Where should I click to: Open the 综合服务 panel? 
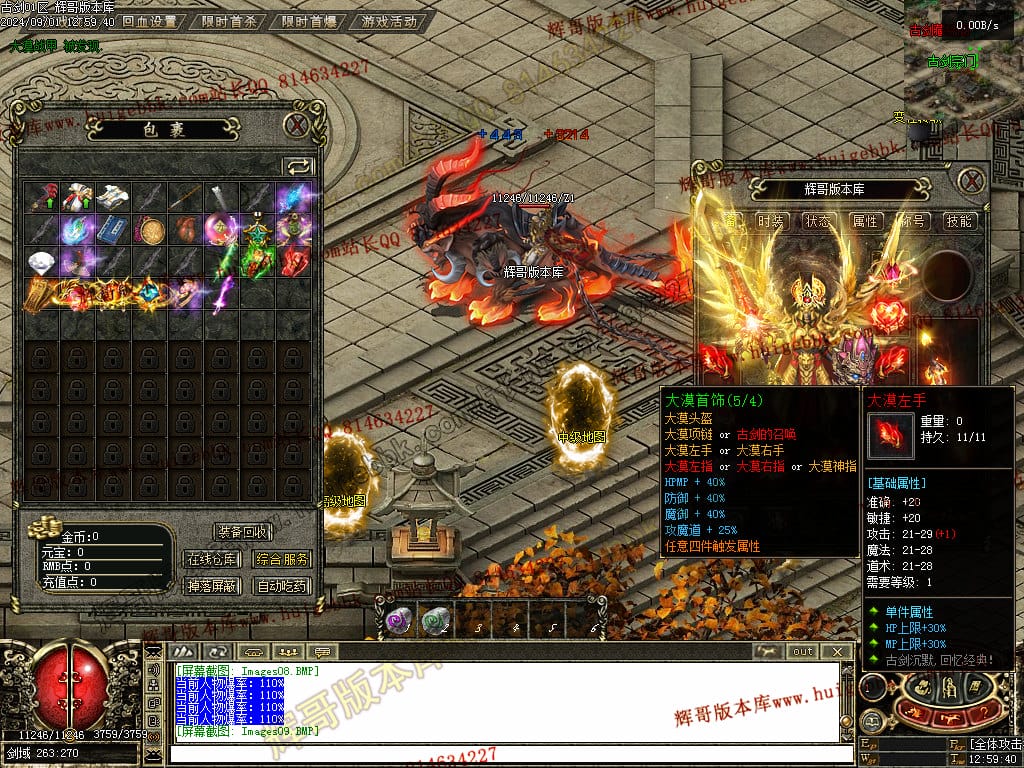point(281,559)
